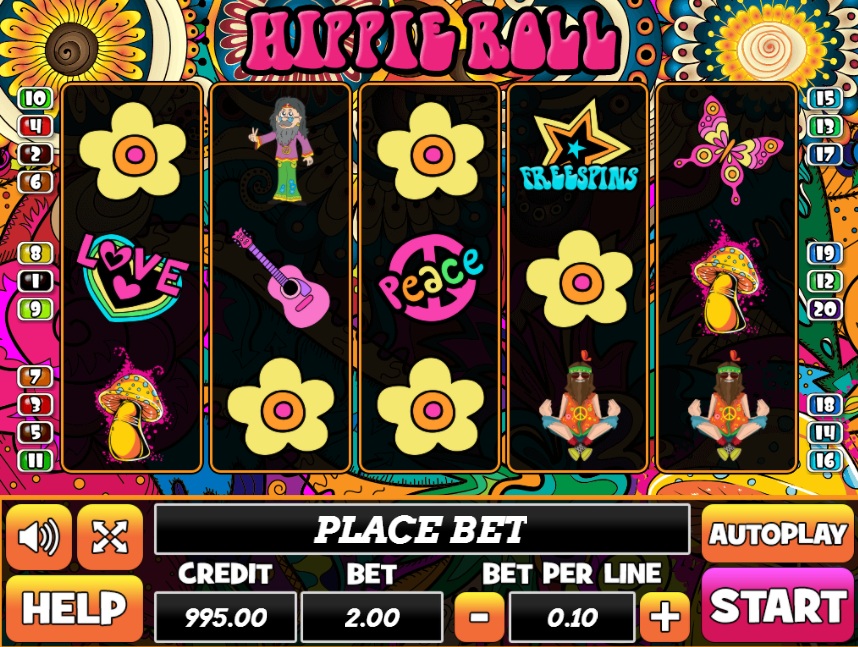Open the AUTOPLAY options
858x647 pixels.
click(778, 533)
